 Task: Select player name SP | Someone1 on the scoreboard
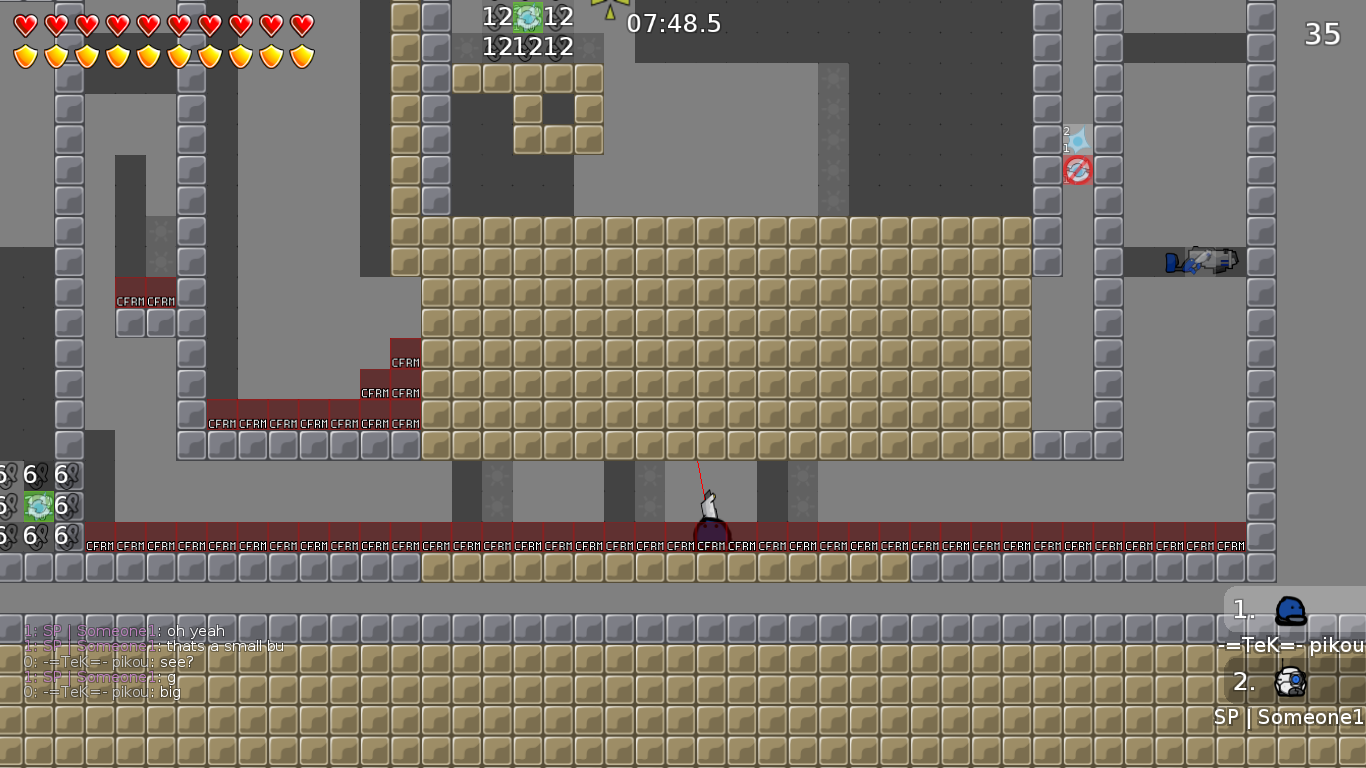pos(1288,716)
